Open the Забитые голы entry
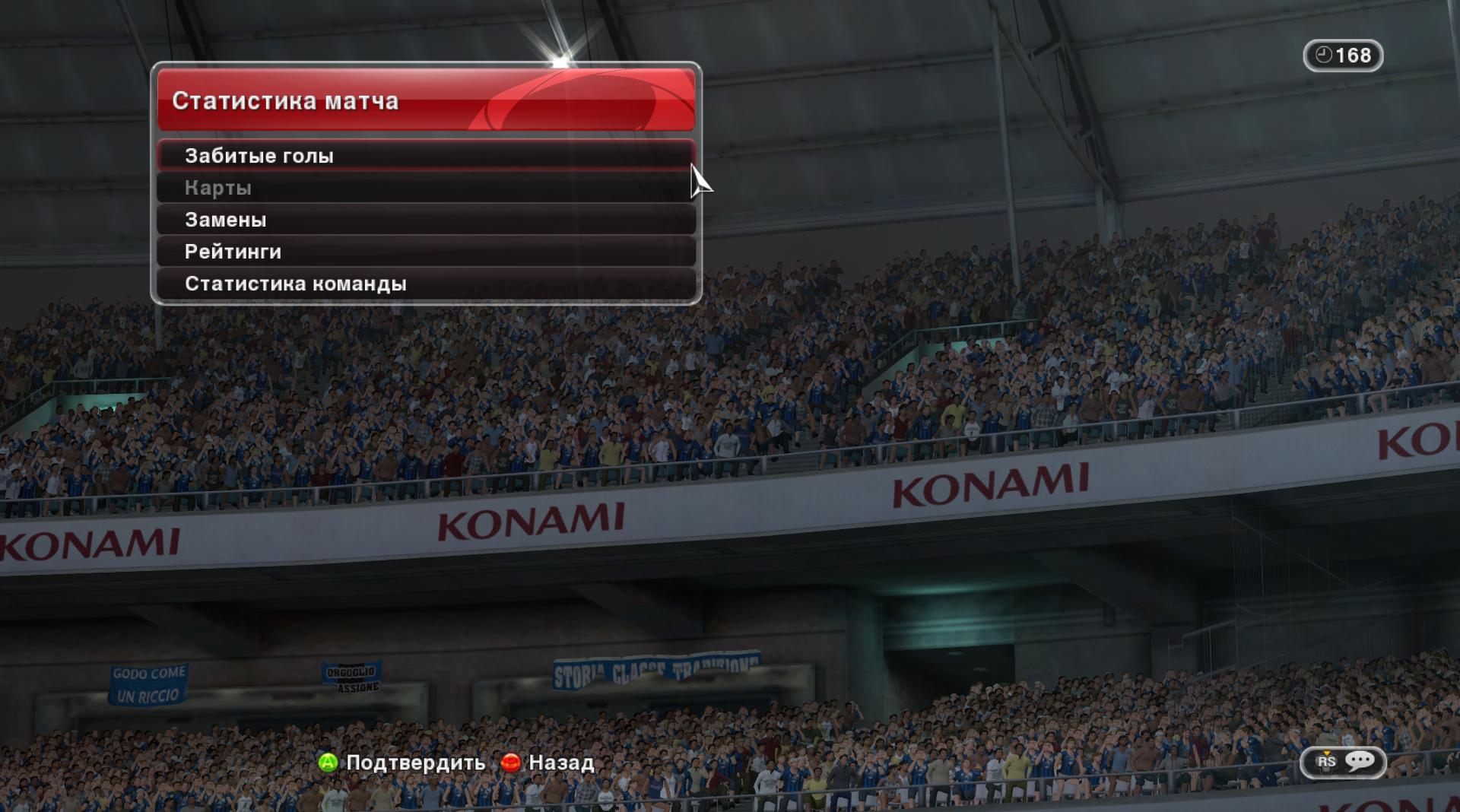The image size is (1460, 812). 426,156
